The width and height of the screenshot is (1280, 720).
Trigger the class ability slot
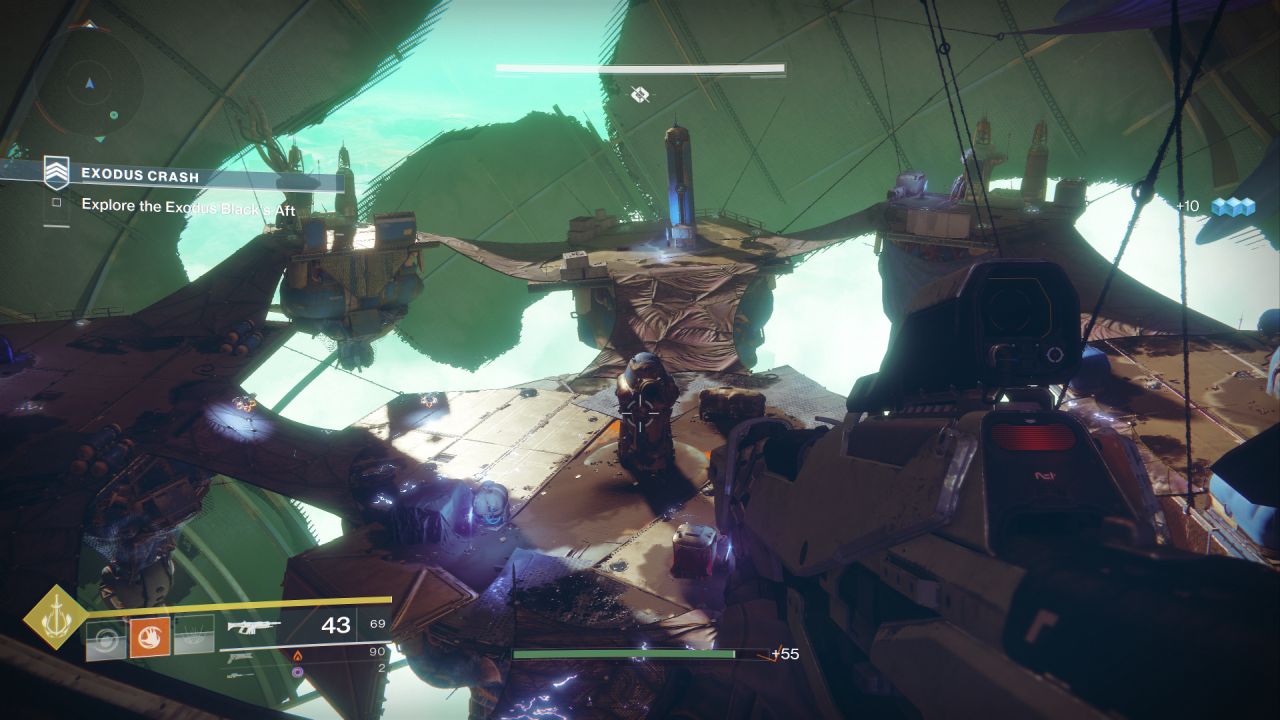click(194, 636)
